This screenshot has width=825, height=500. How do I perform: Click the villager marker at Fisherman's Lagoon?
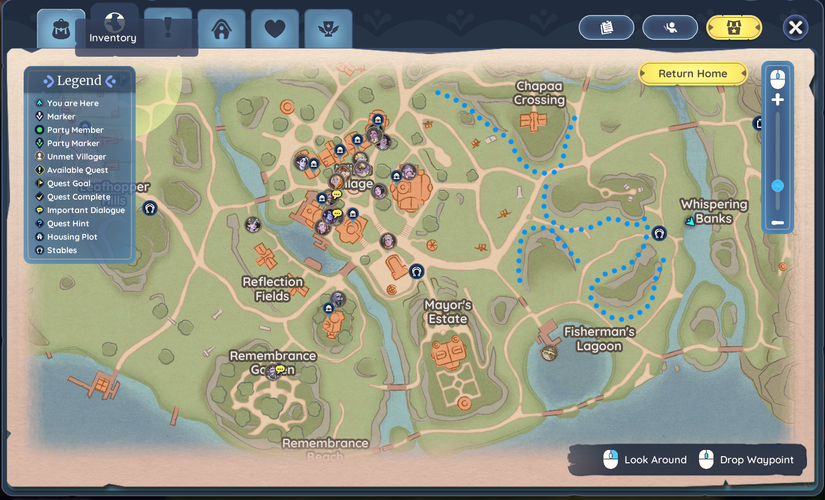tap(548, 353)
